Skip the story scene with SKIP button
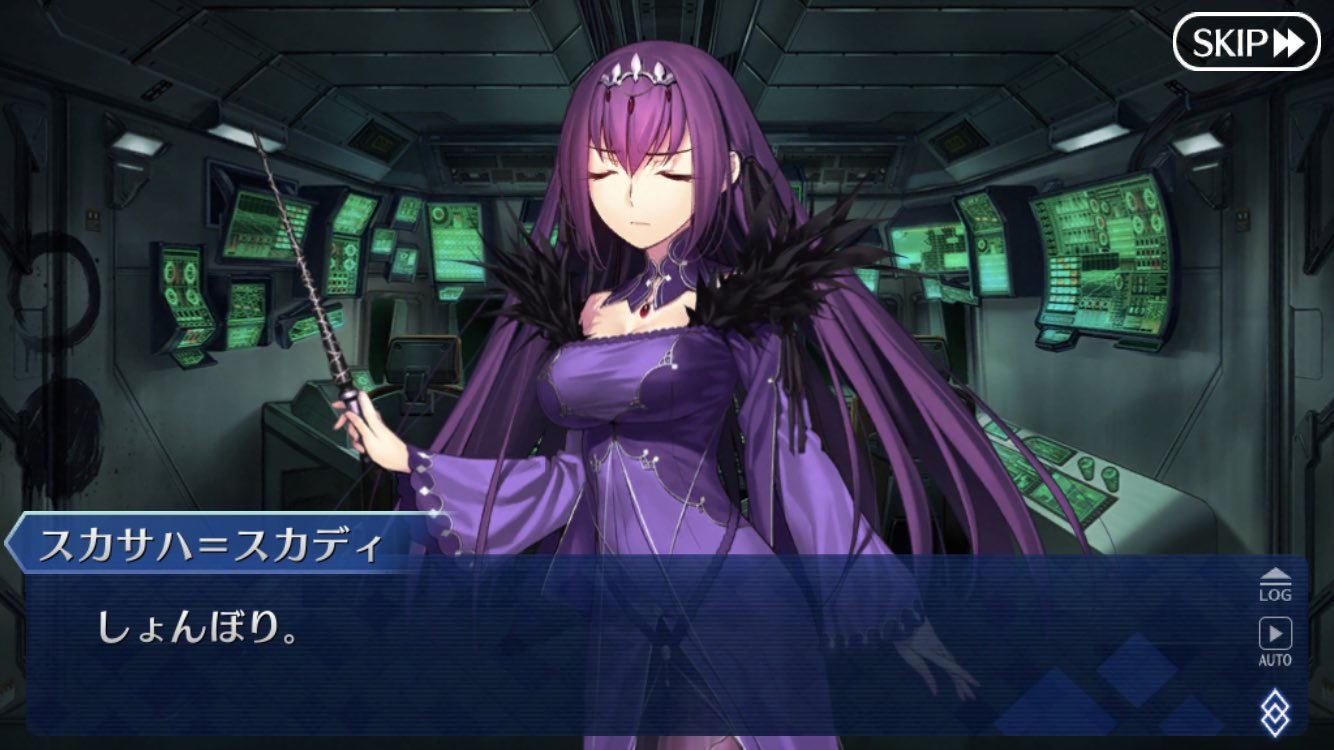This screenshot has height=750, width=1334. click(x=1246, y=42)
